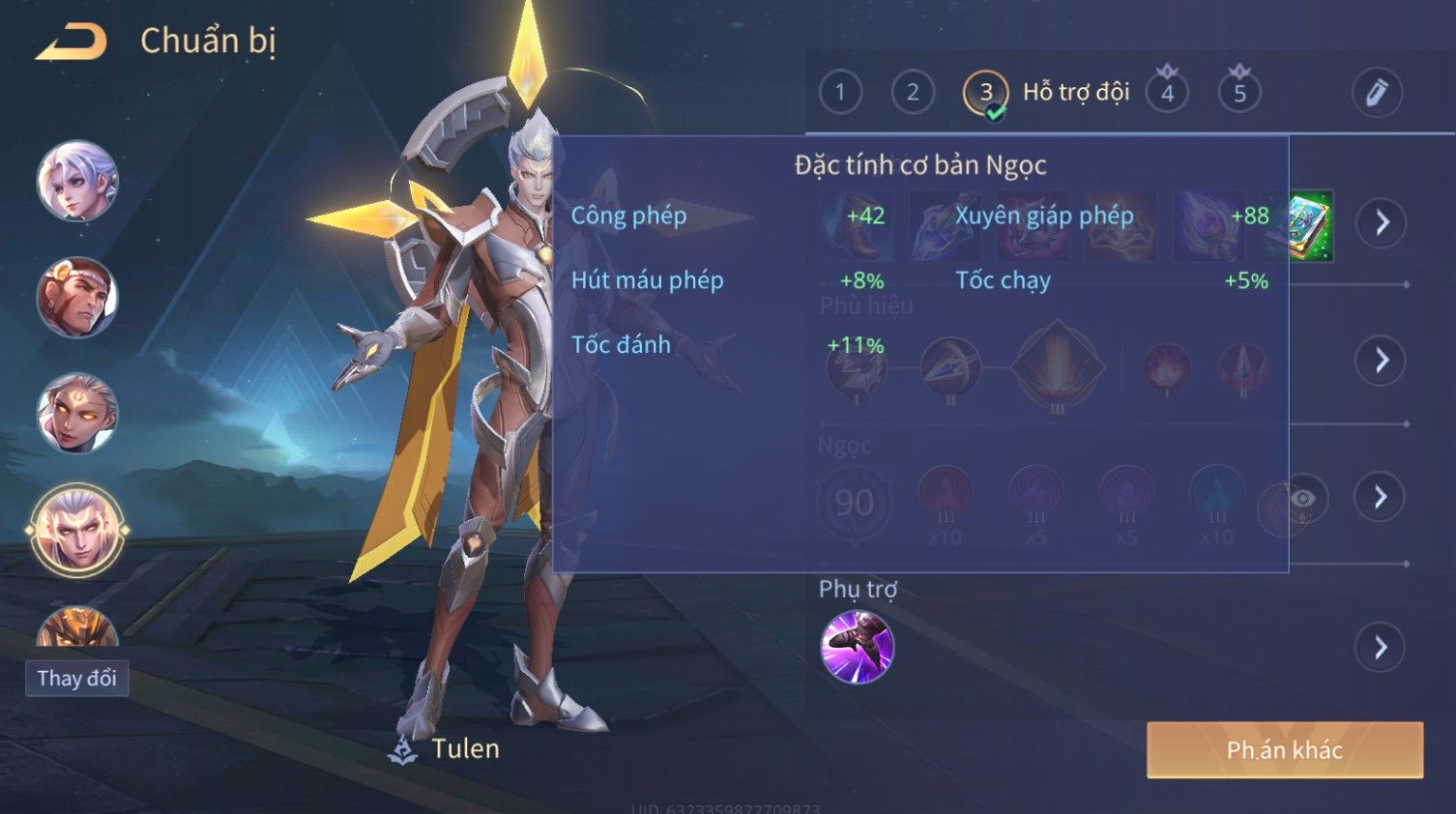Expand the Ngọc section arrow
Screen dimensions: 1456x814
point(1381,497)
